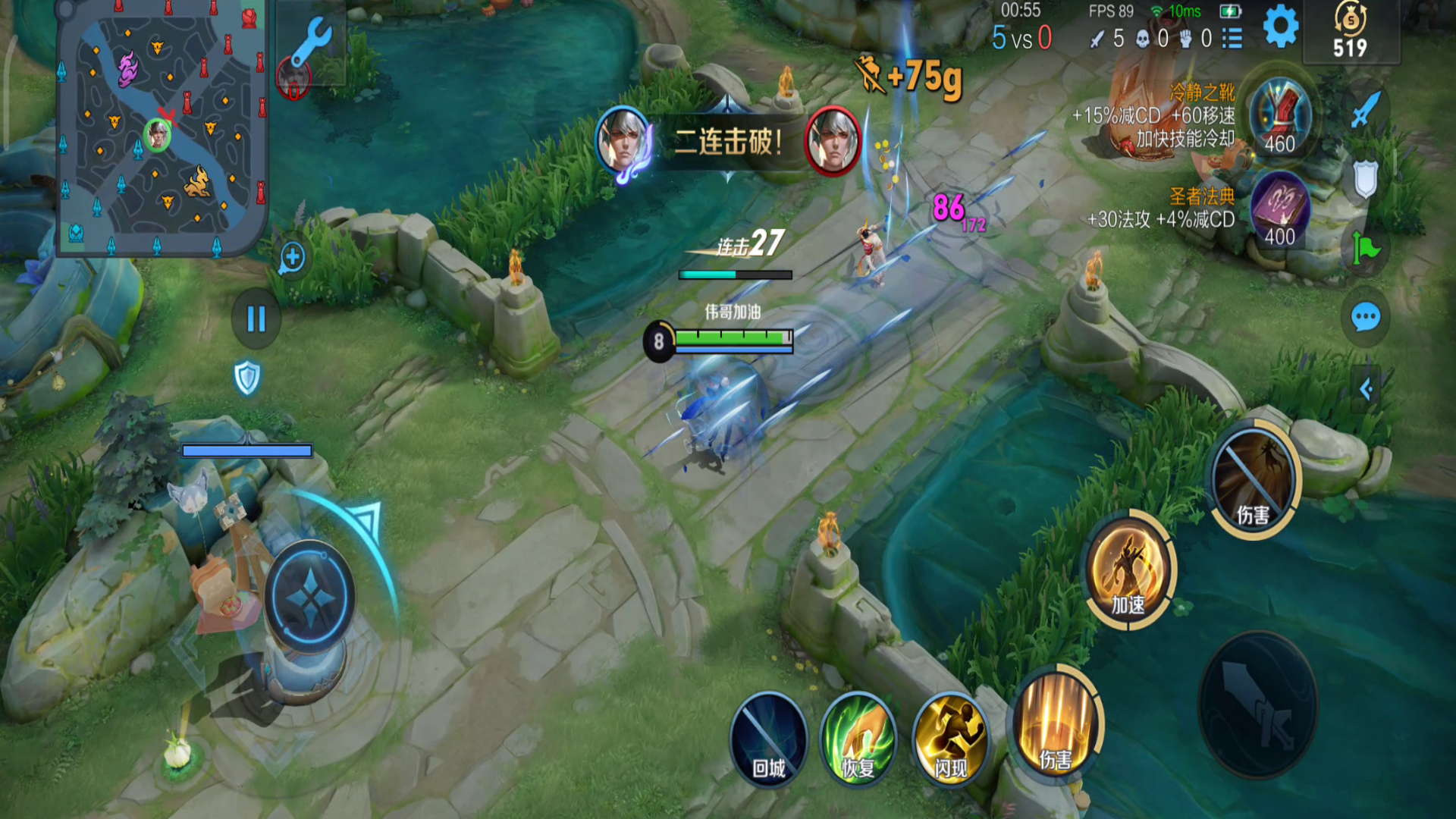Activate the 加速 speed skill
The image size is (1456, 819).
1128,570
